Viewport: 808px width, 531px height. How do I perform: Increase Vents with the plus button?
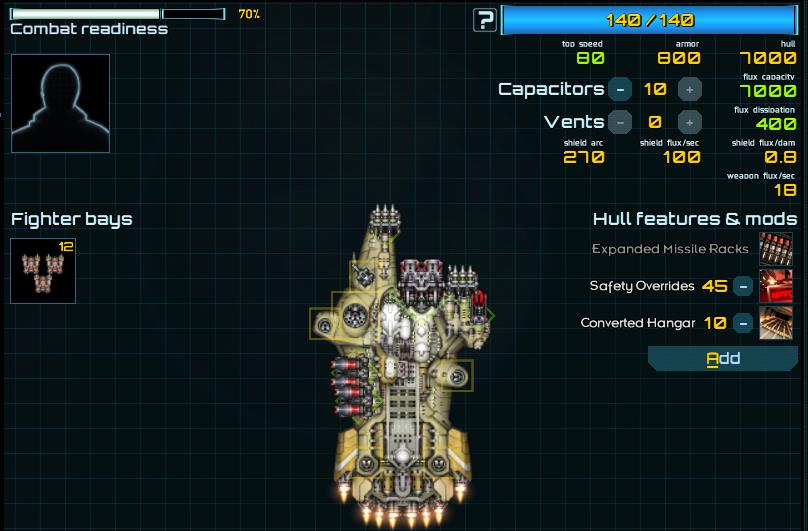click(689, 122)
